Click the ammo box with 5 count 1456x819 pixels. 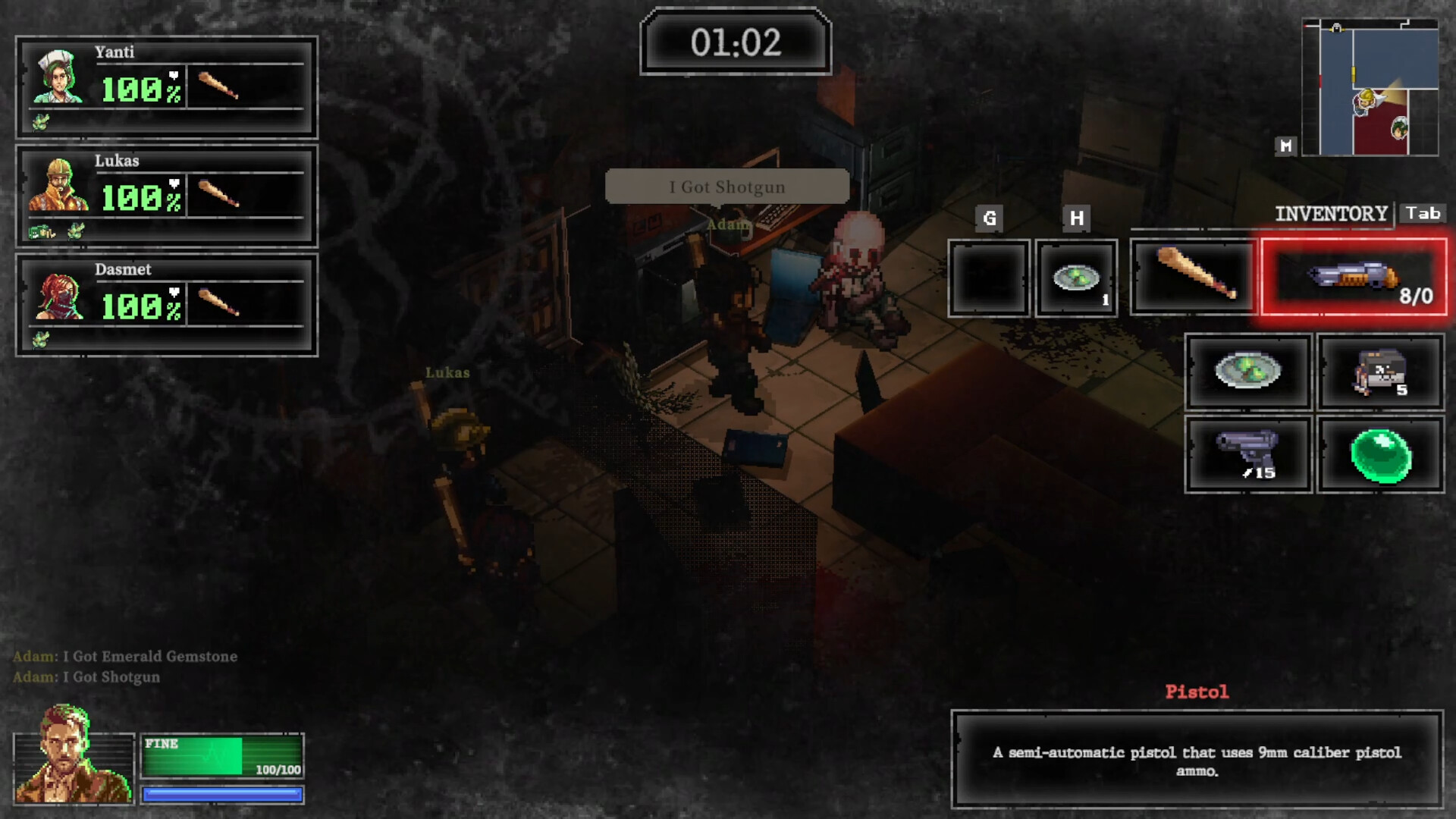click(1380, 372)
